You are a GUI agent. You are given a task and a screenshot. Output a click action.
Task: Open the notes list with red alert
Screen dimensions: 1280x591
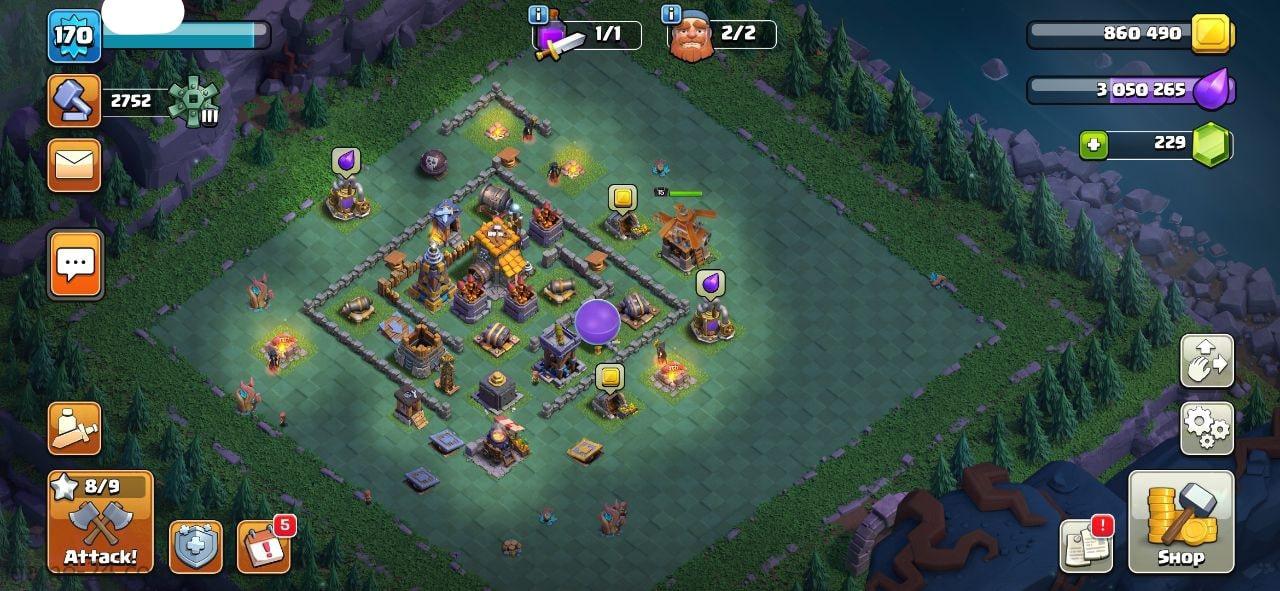click(1086, 546)
